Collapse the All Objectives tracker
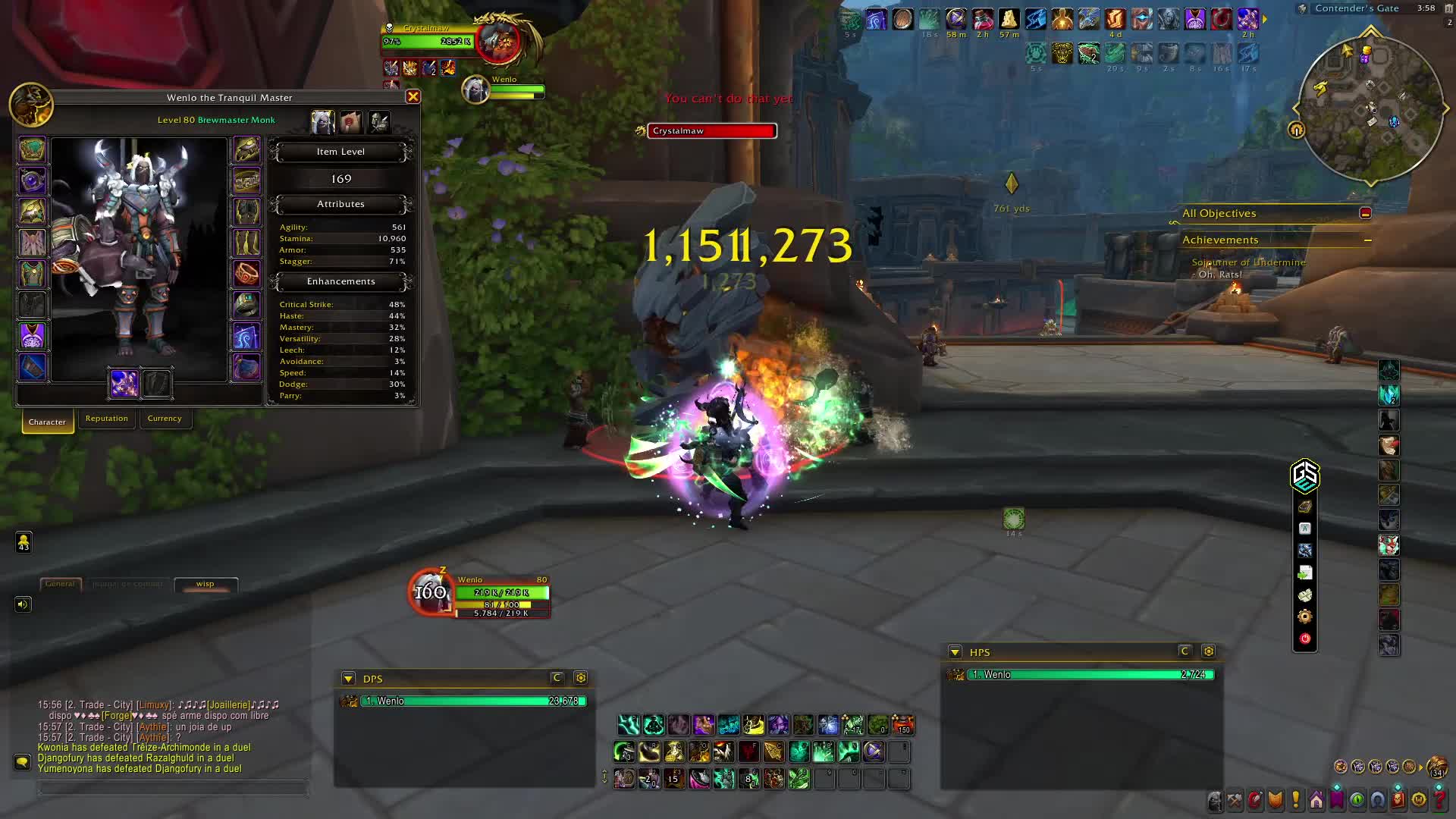 pos(1365,214)
